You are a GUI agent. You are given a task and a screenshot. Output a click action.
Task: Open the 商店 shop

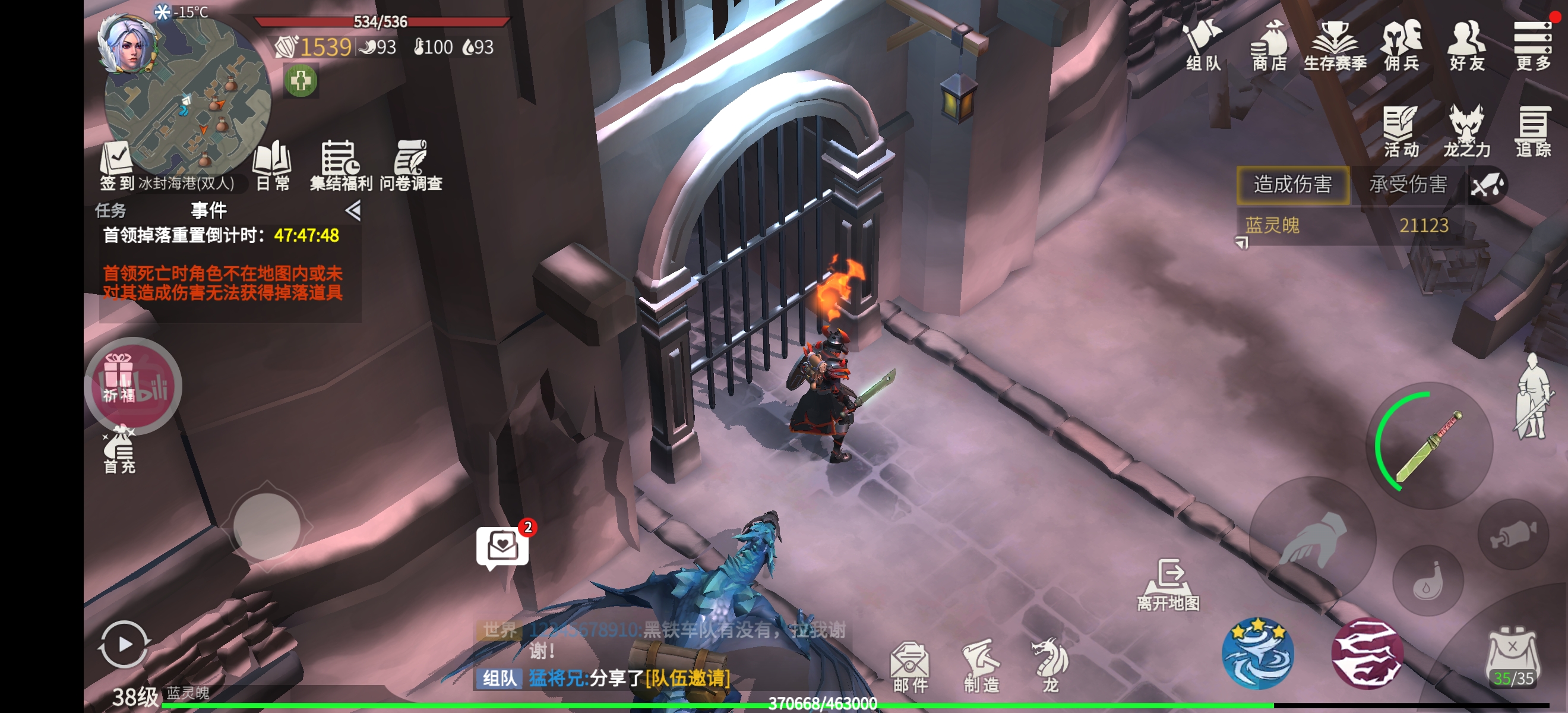1269,46
